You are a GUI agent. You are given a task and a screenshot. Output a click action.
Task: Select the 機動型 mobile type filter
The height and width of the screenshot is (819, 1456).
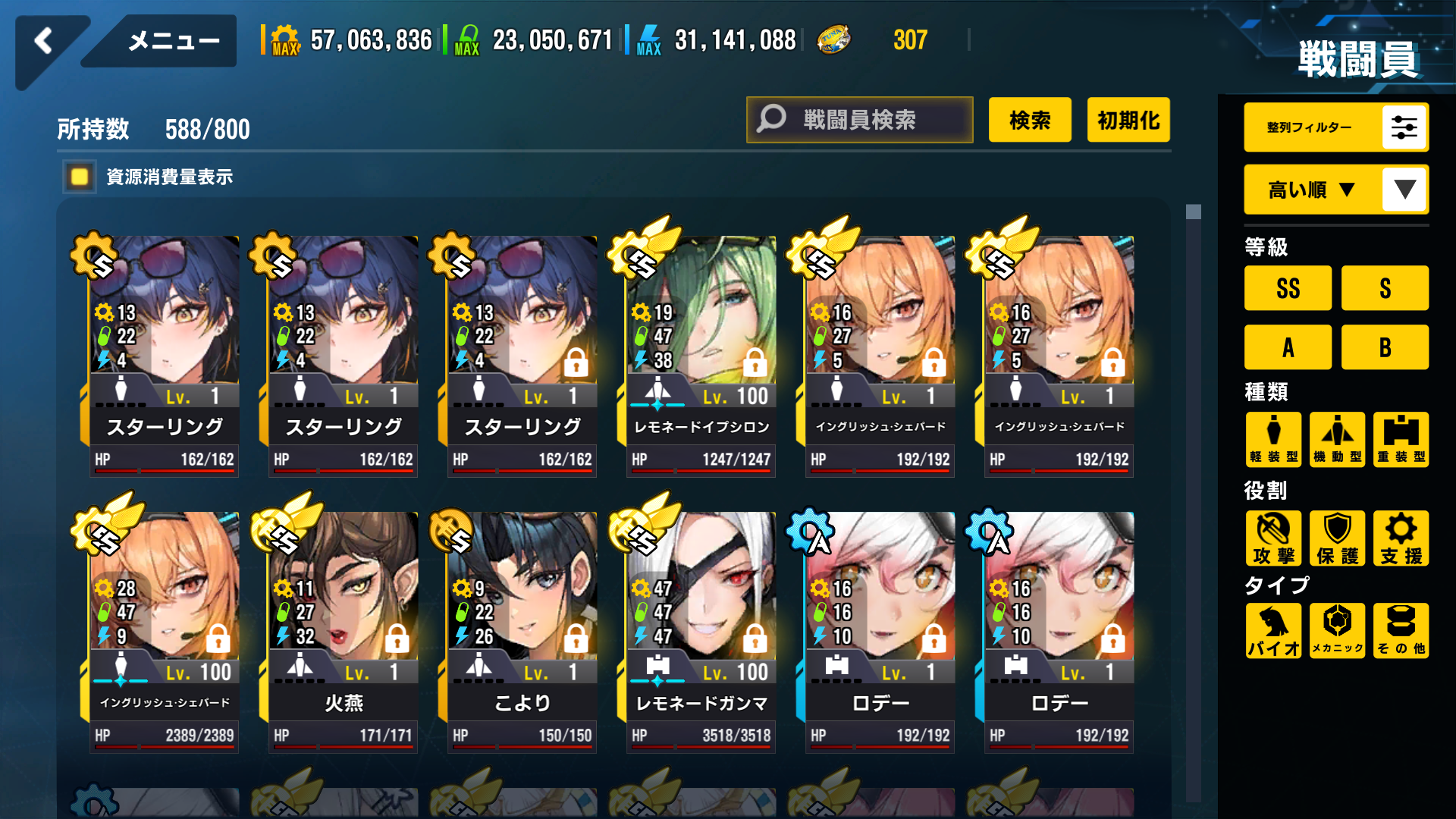coord(1337,439)
